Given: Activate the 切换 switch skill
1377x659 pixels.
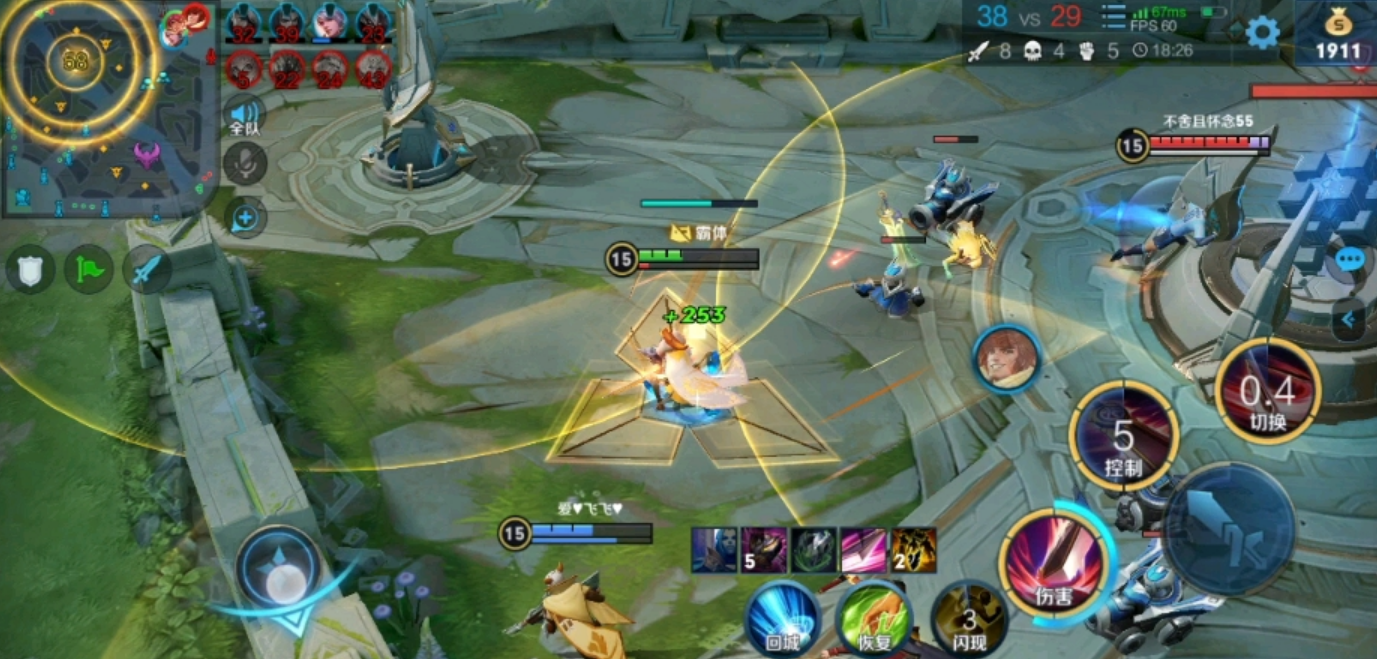Looking at the screenshot, I should (x=1267, y=391).
